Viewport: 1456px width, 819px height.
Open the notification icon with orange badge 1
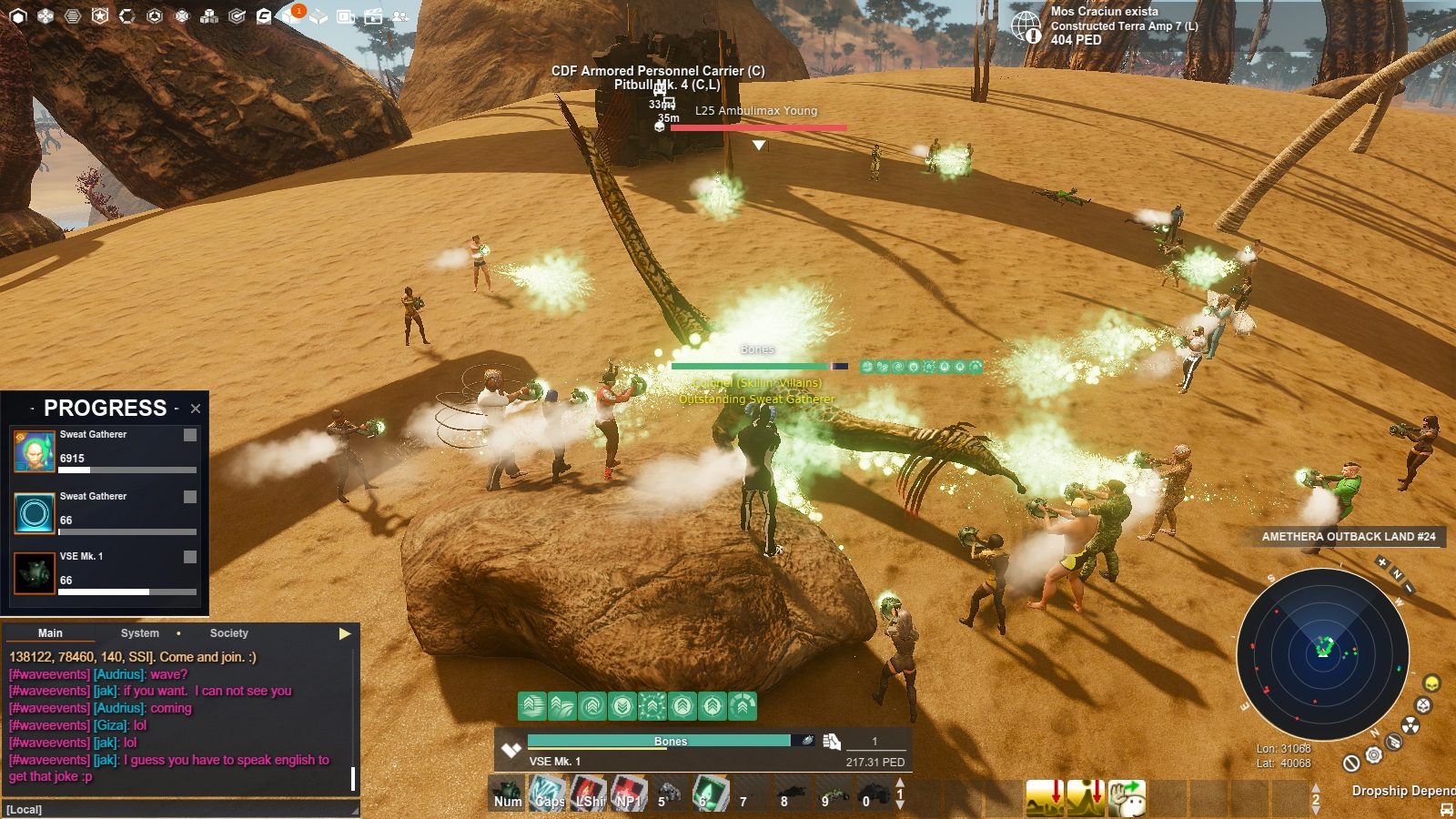(x=296, y=15)
